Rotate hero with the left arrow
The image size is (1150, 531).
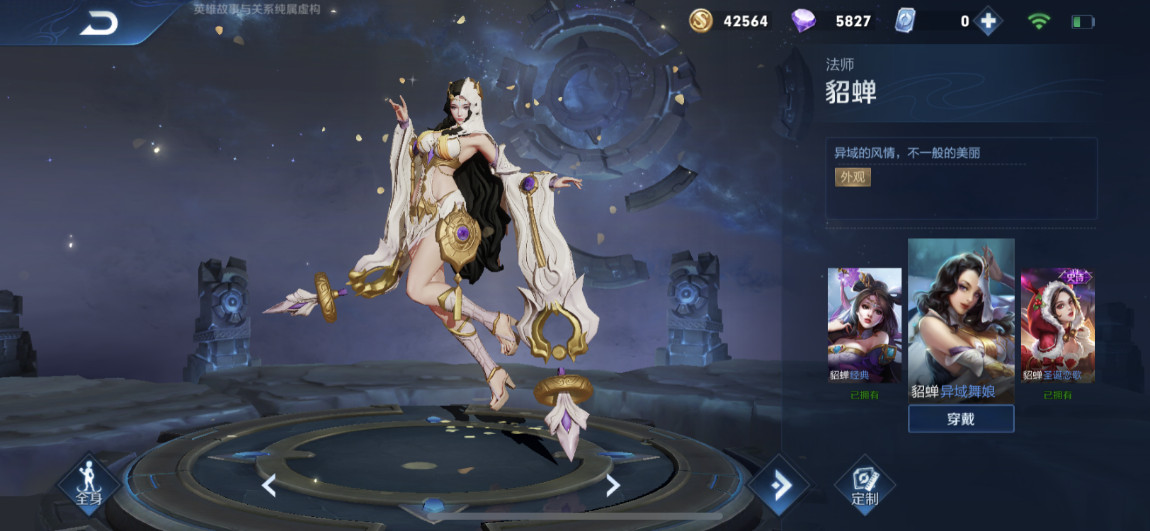pyautogui.click(x=269, y=486)
